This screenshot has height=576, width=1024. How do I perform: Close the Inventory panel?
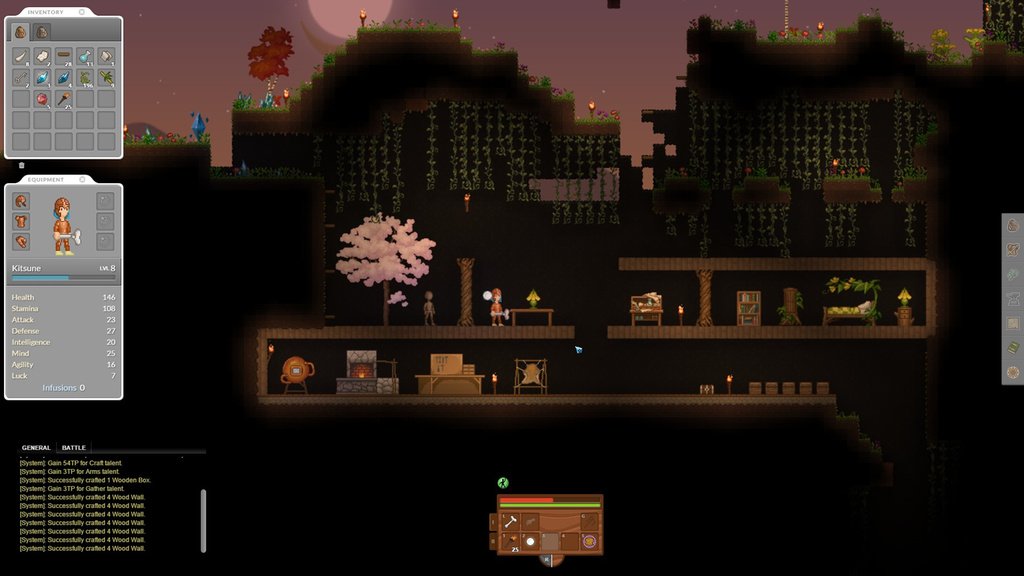79,12
